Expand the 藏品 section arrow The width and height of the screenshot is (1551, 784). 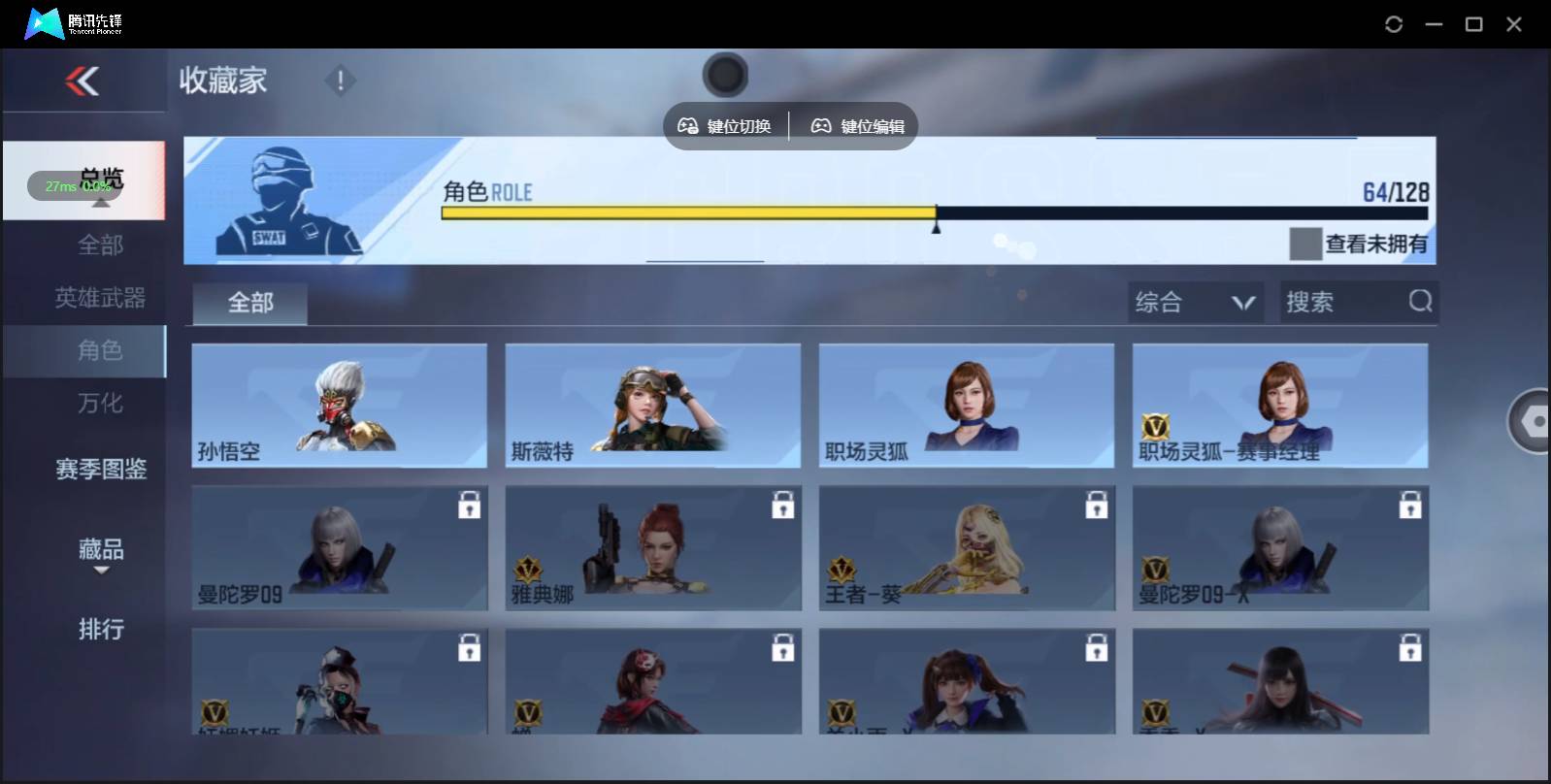click(101, 571)
